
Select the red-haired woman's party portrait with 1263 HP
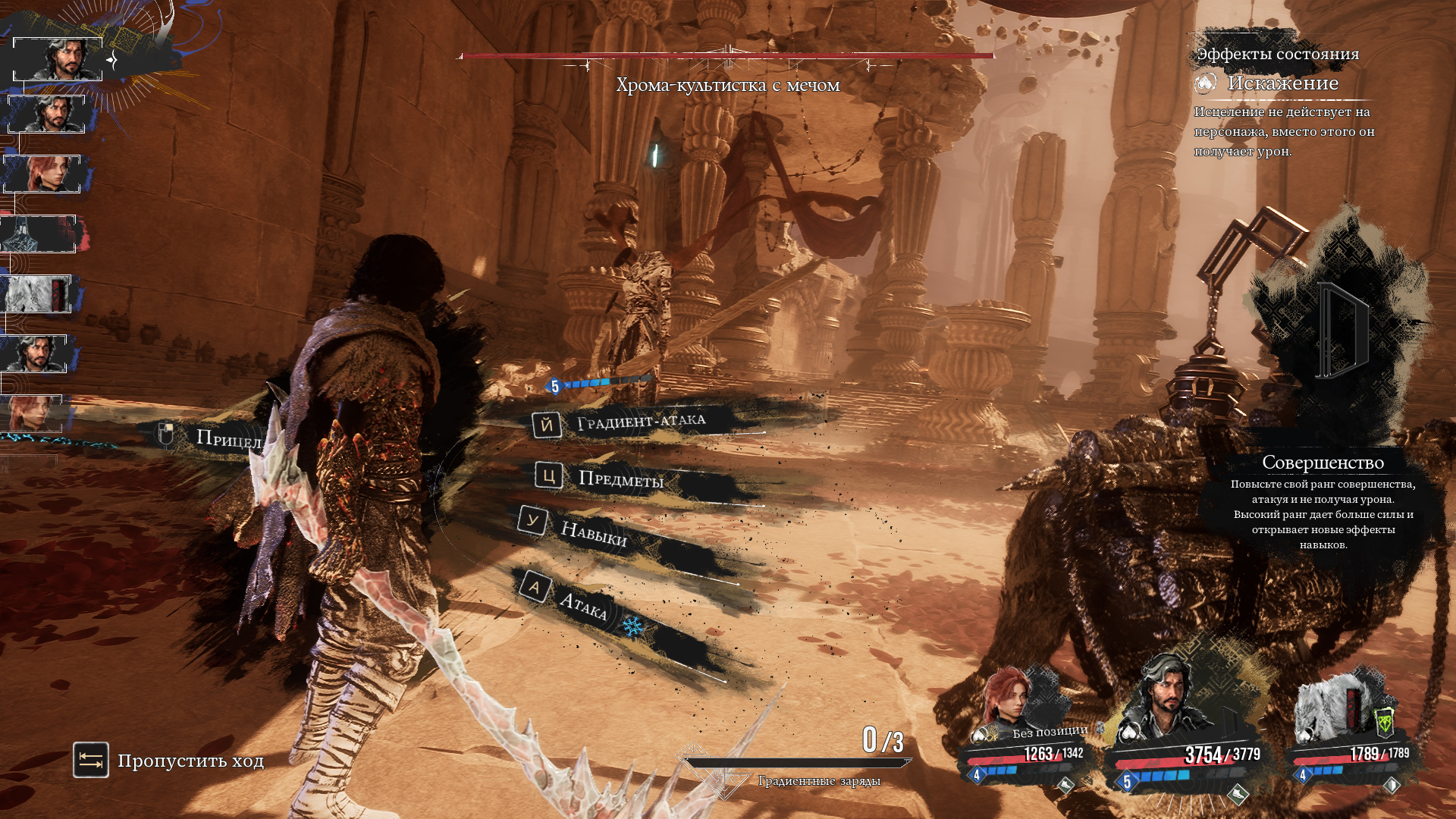click(x=1007, y=698)
